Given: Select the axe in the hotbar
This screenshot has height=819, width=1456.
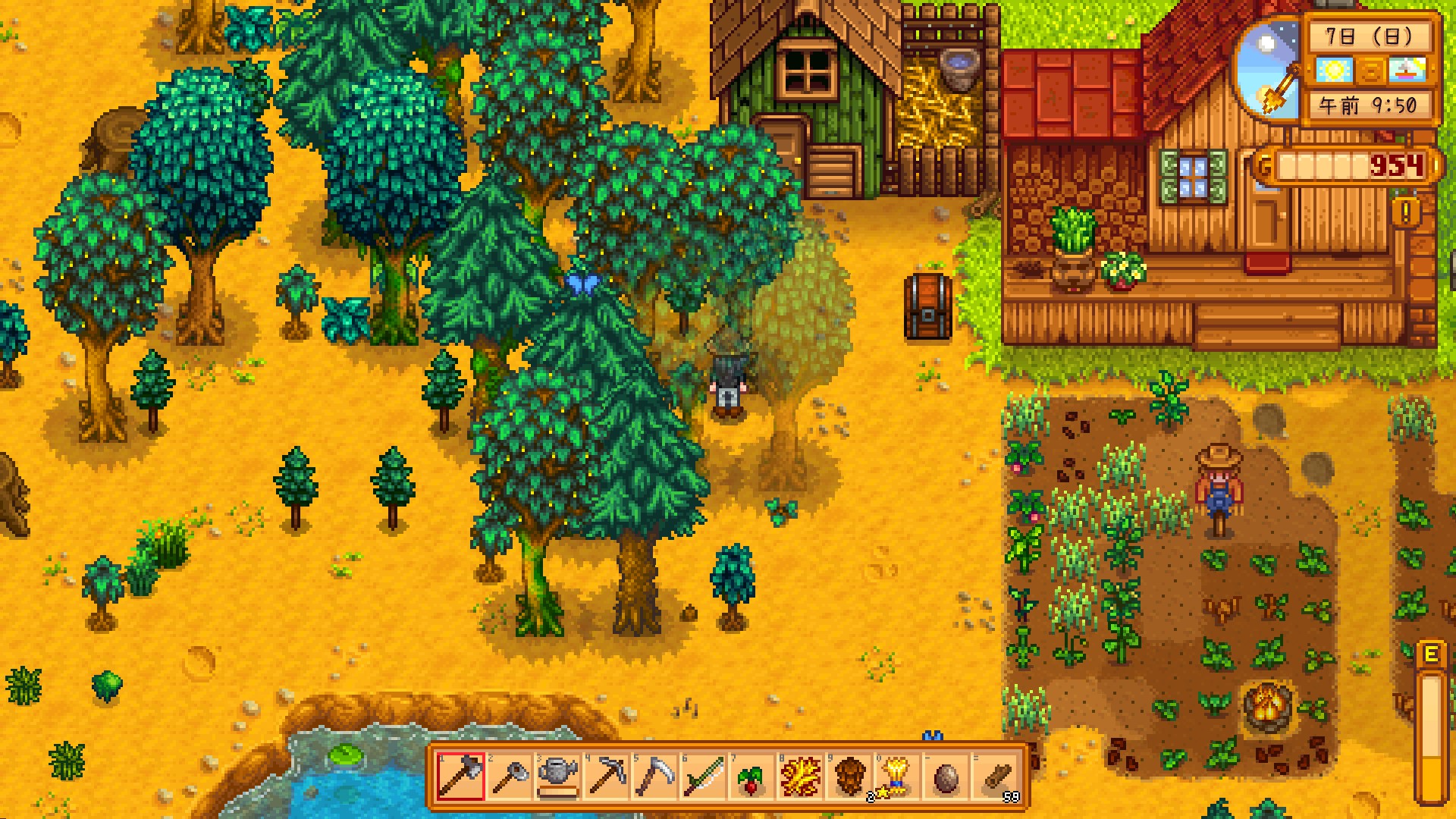Looking at the screenshot, I should point(460,777).
